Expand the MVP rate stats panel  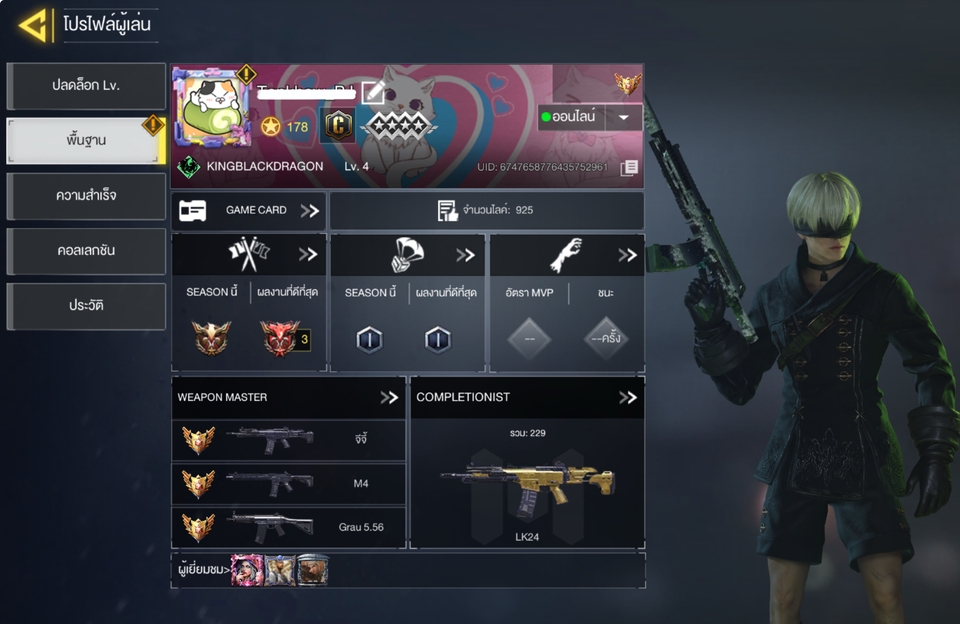627,254
